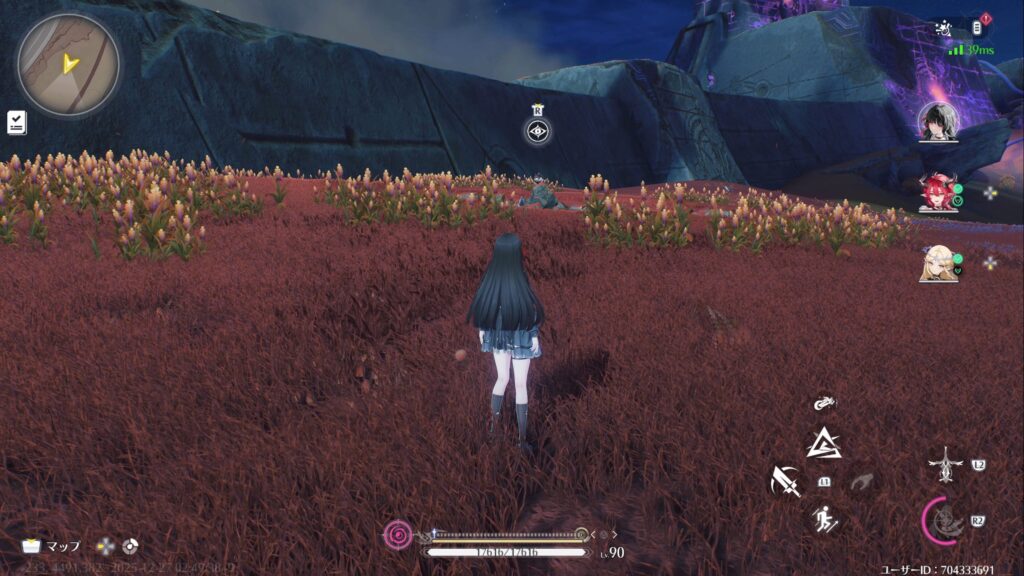Open the マップ map button

[51, 546]
